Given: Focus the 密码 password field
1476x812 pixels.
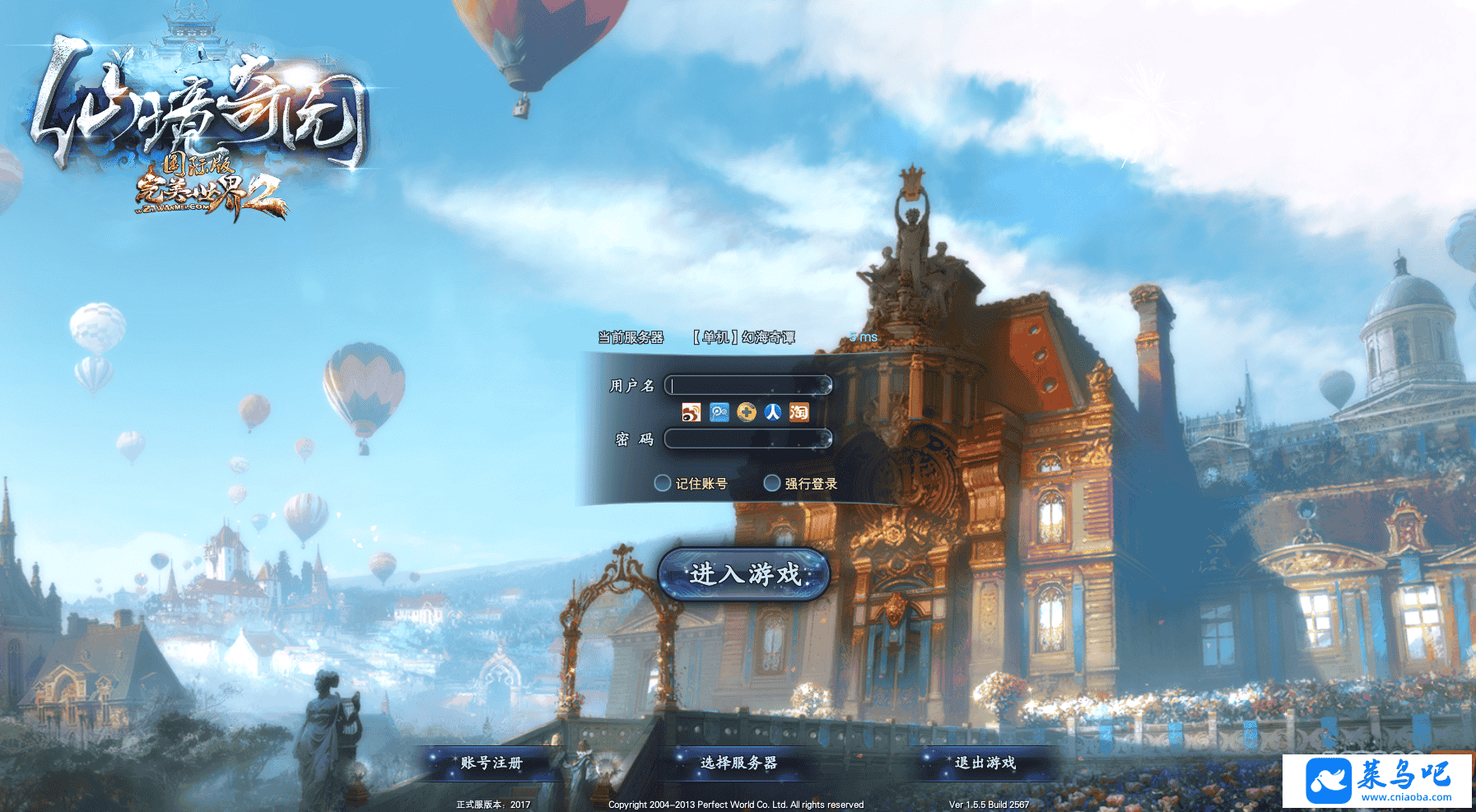Looking at the screenshot, I should point(748,439).
